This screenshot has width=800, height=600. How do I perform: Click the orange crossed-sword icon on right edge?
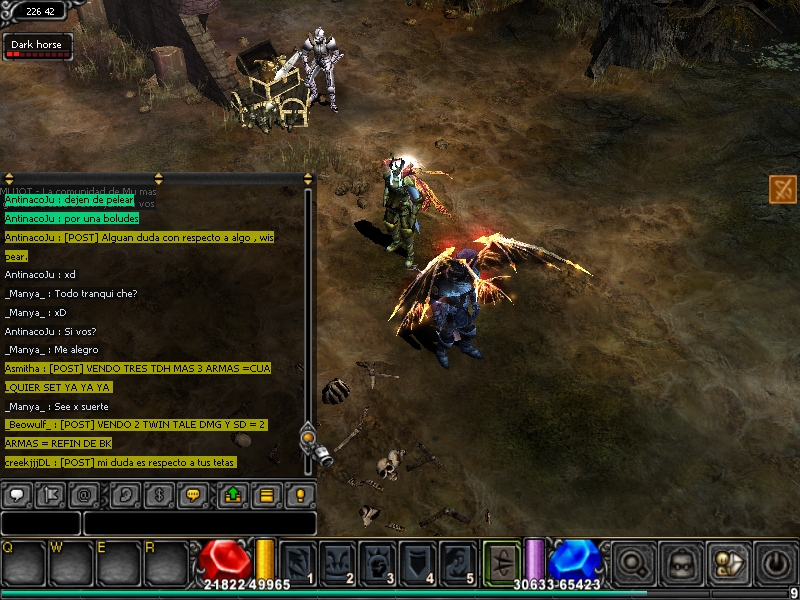pos(783,188)
